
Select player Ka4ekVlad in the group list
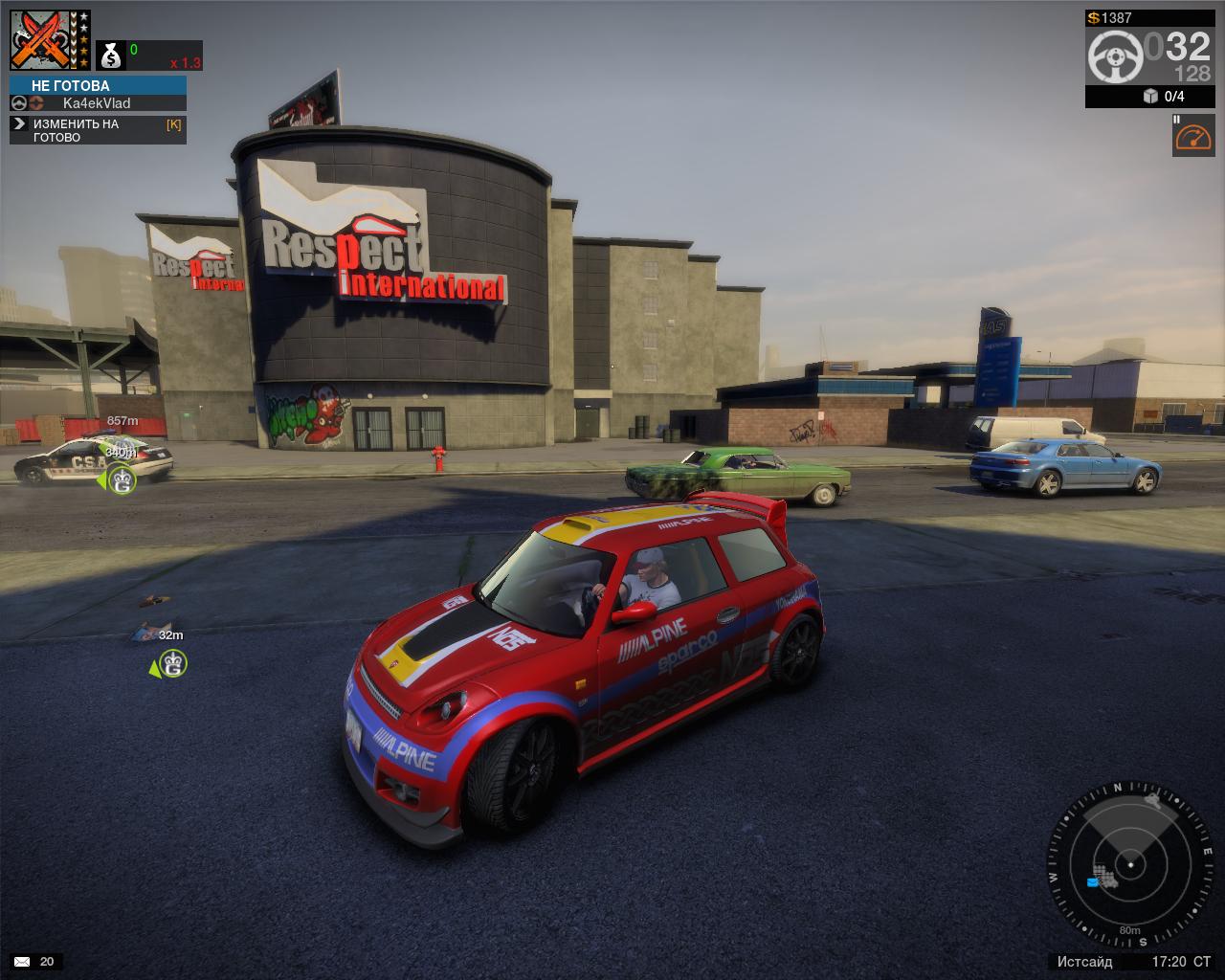[x=97, y=103]
